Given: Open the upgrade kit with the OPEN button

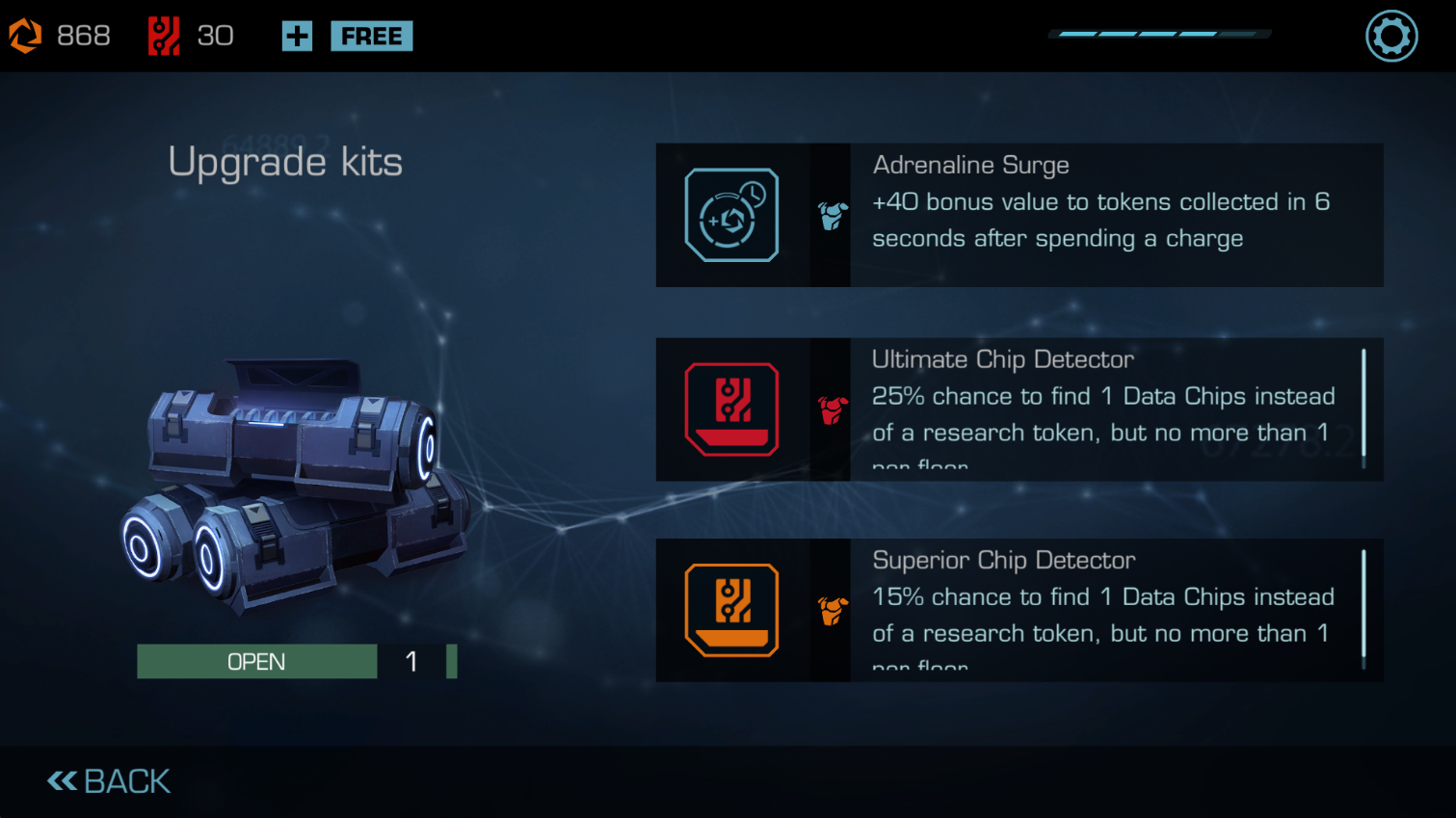Looking at the screenshot, I should coord(257,662).
